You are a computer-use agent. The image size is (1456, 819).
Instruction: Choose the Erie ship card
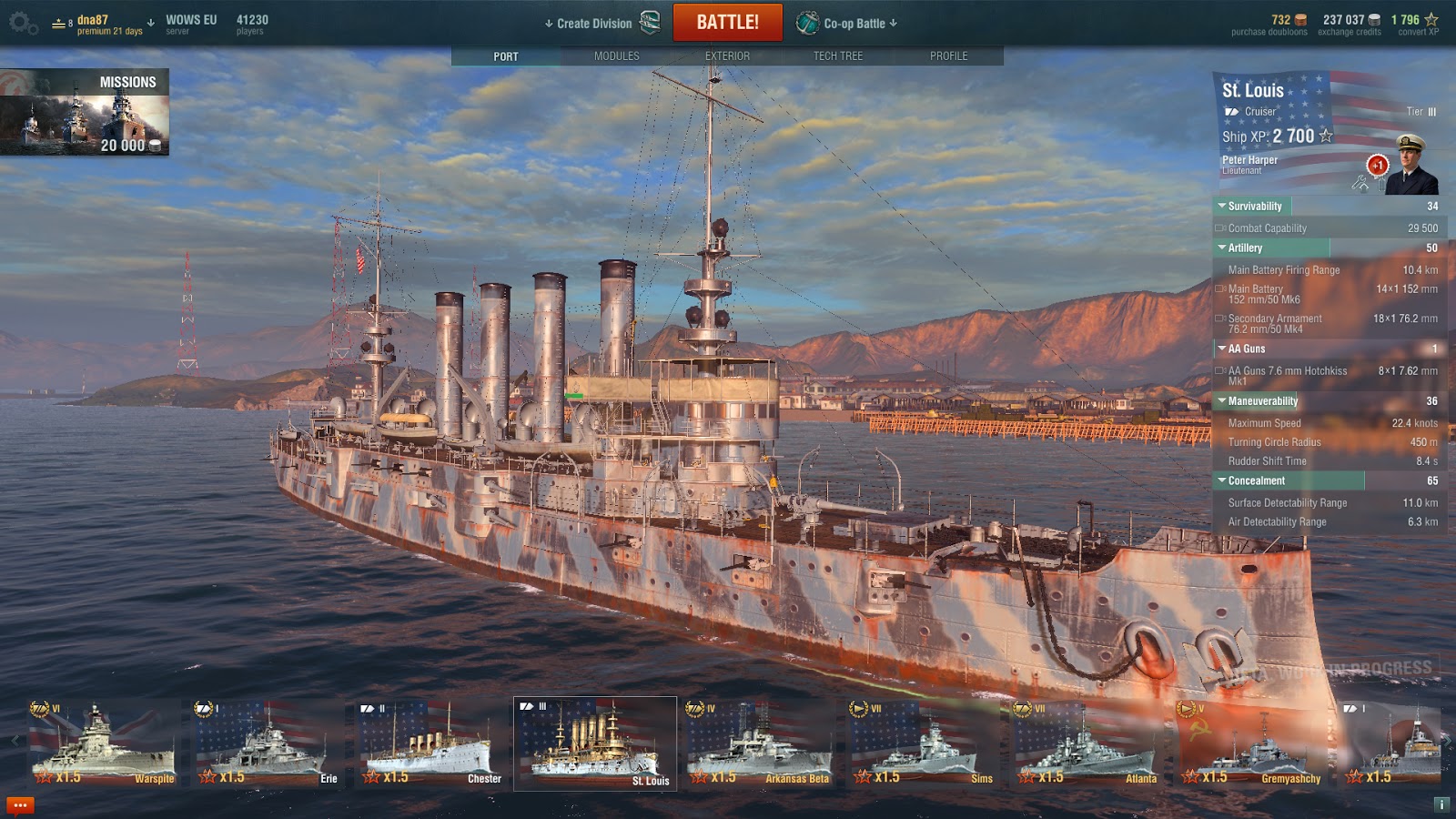266,743
